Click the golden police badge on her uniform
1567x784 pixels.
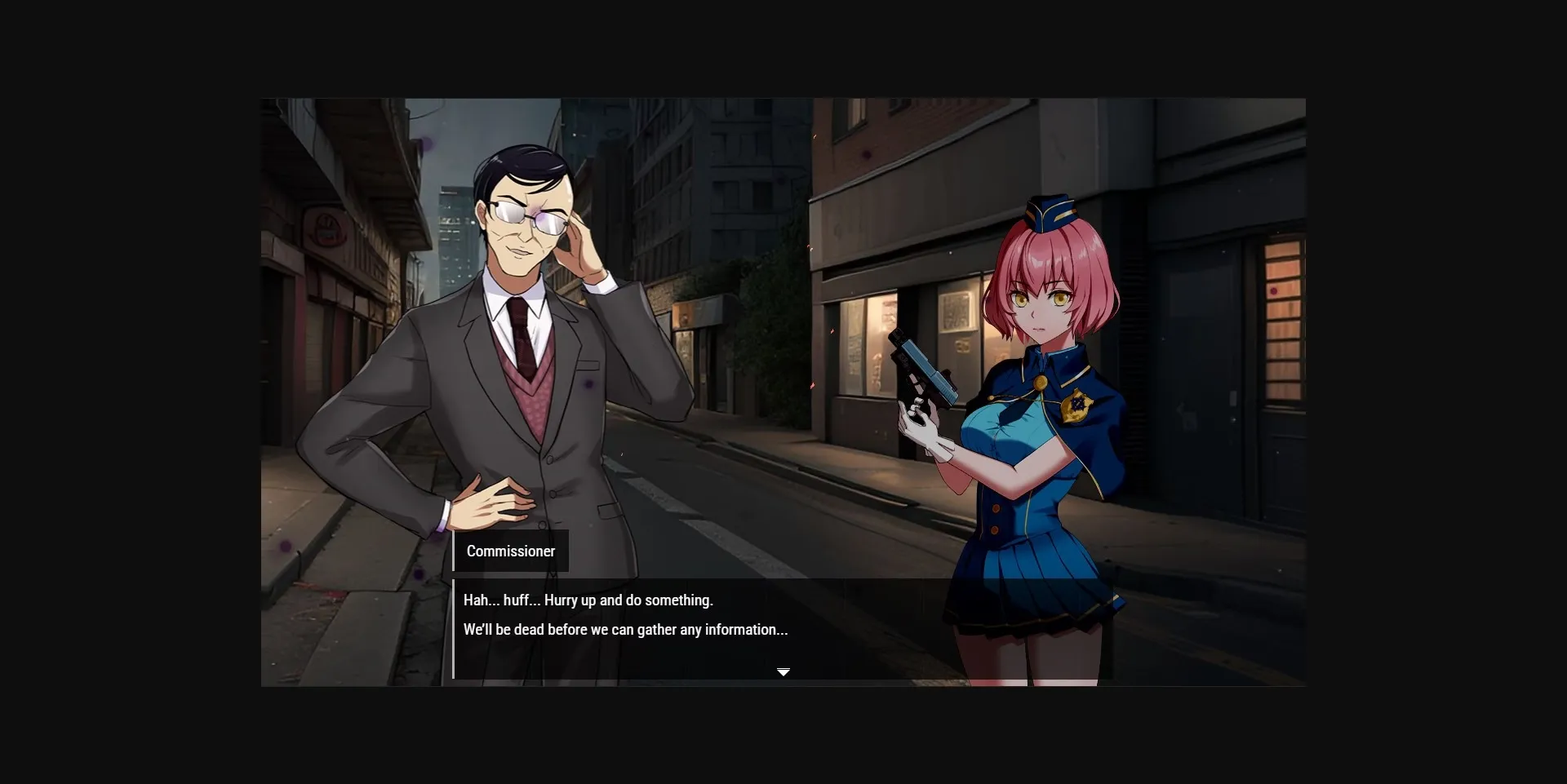[1079, 405]
